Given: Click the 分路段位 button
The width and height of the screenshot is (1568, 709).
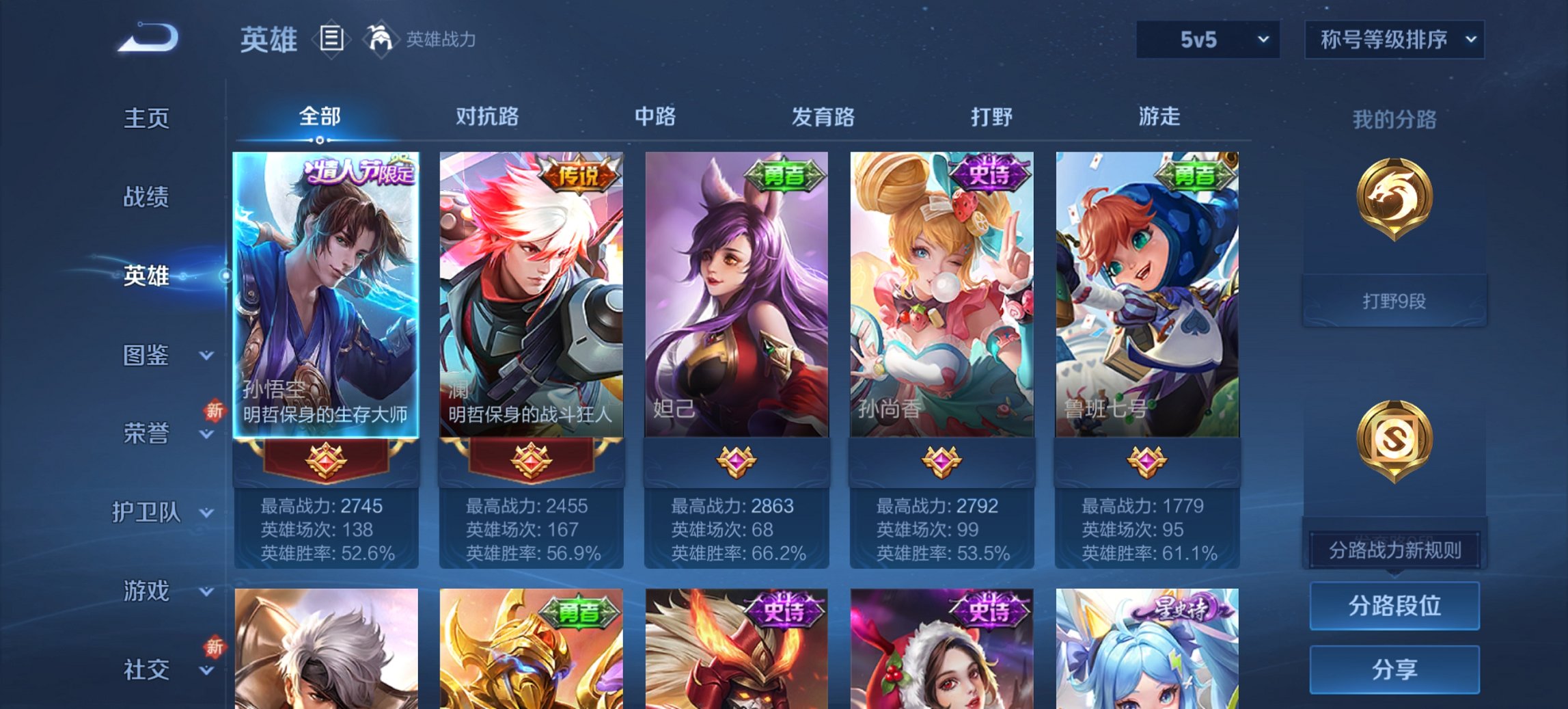Looking at the screenshot, I should [x=1394, y=606].
